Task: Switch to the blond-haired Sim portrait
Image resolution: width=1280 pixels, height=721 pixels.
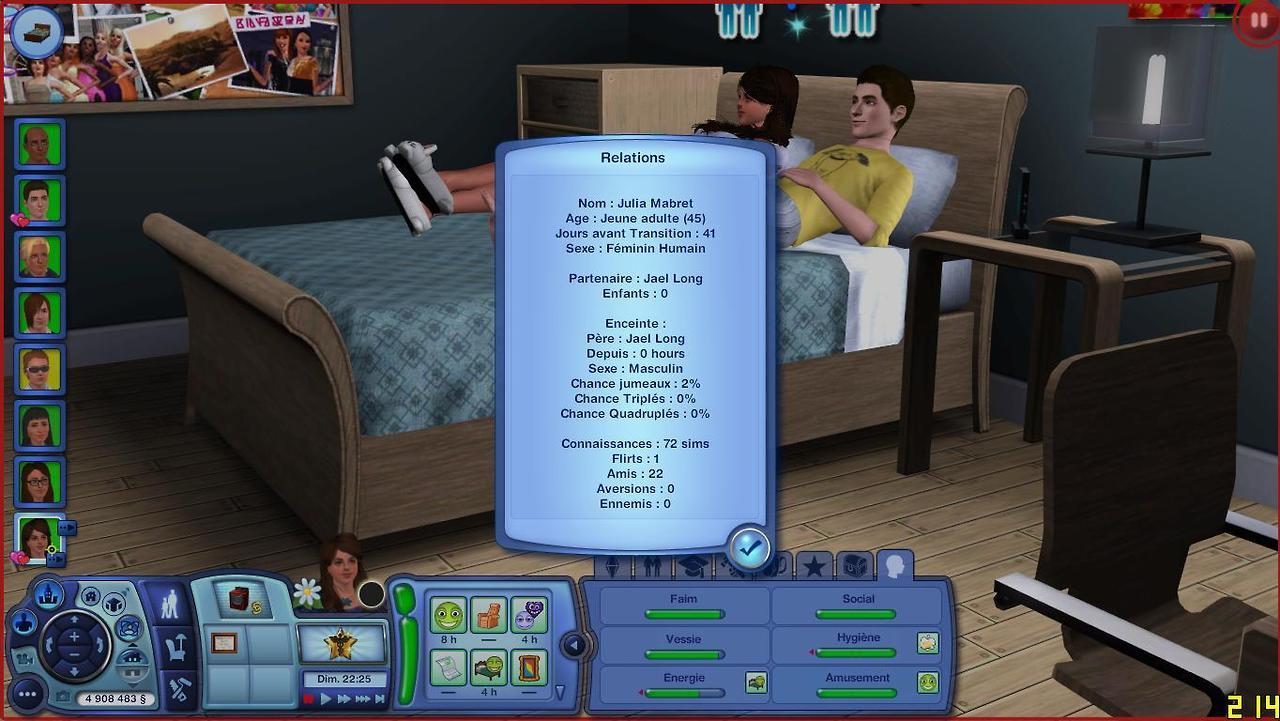Action: (x=40, y=257)
